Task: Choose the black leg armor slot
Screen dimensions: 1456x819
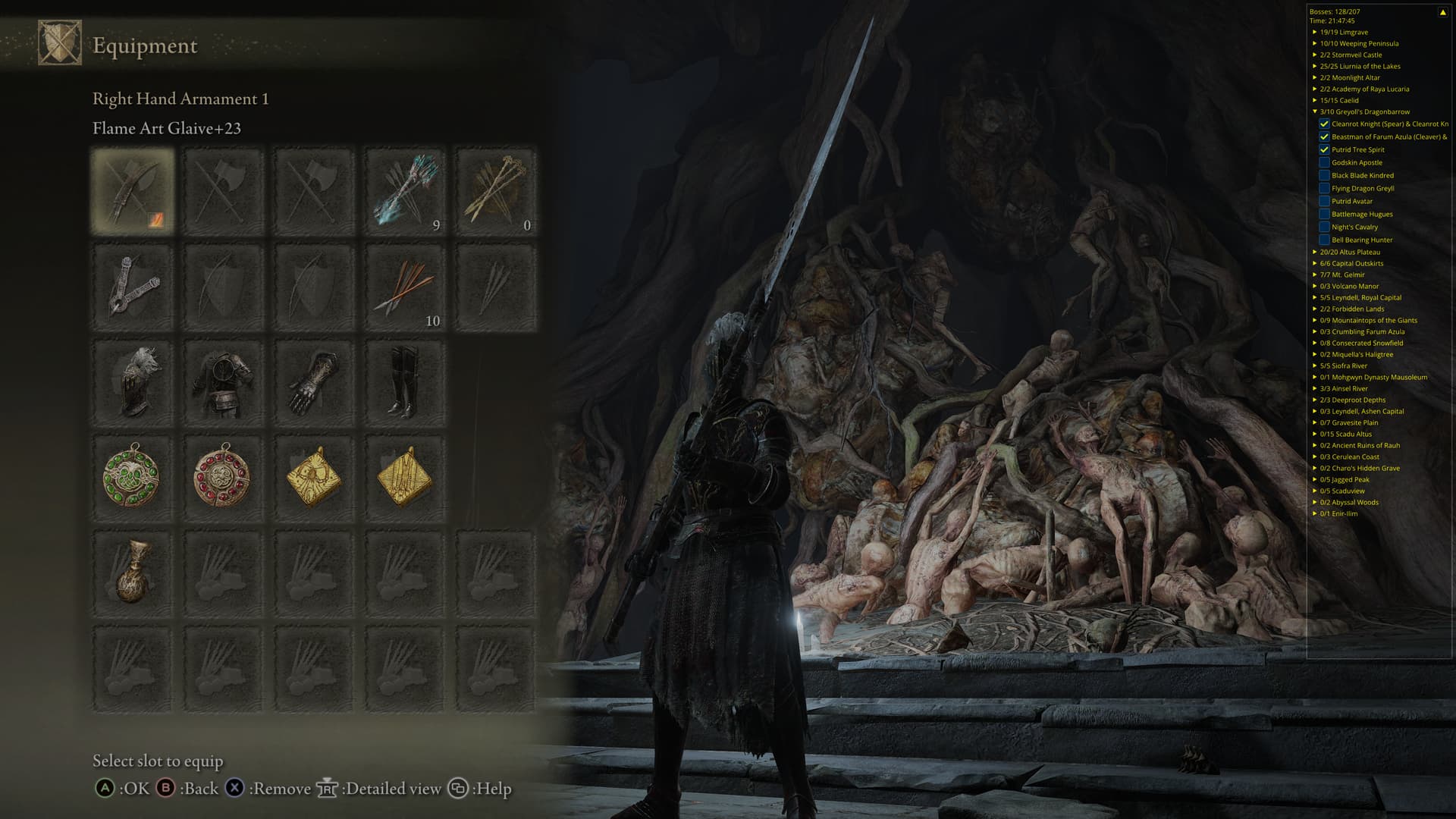Action: 405,383
